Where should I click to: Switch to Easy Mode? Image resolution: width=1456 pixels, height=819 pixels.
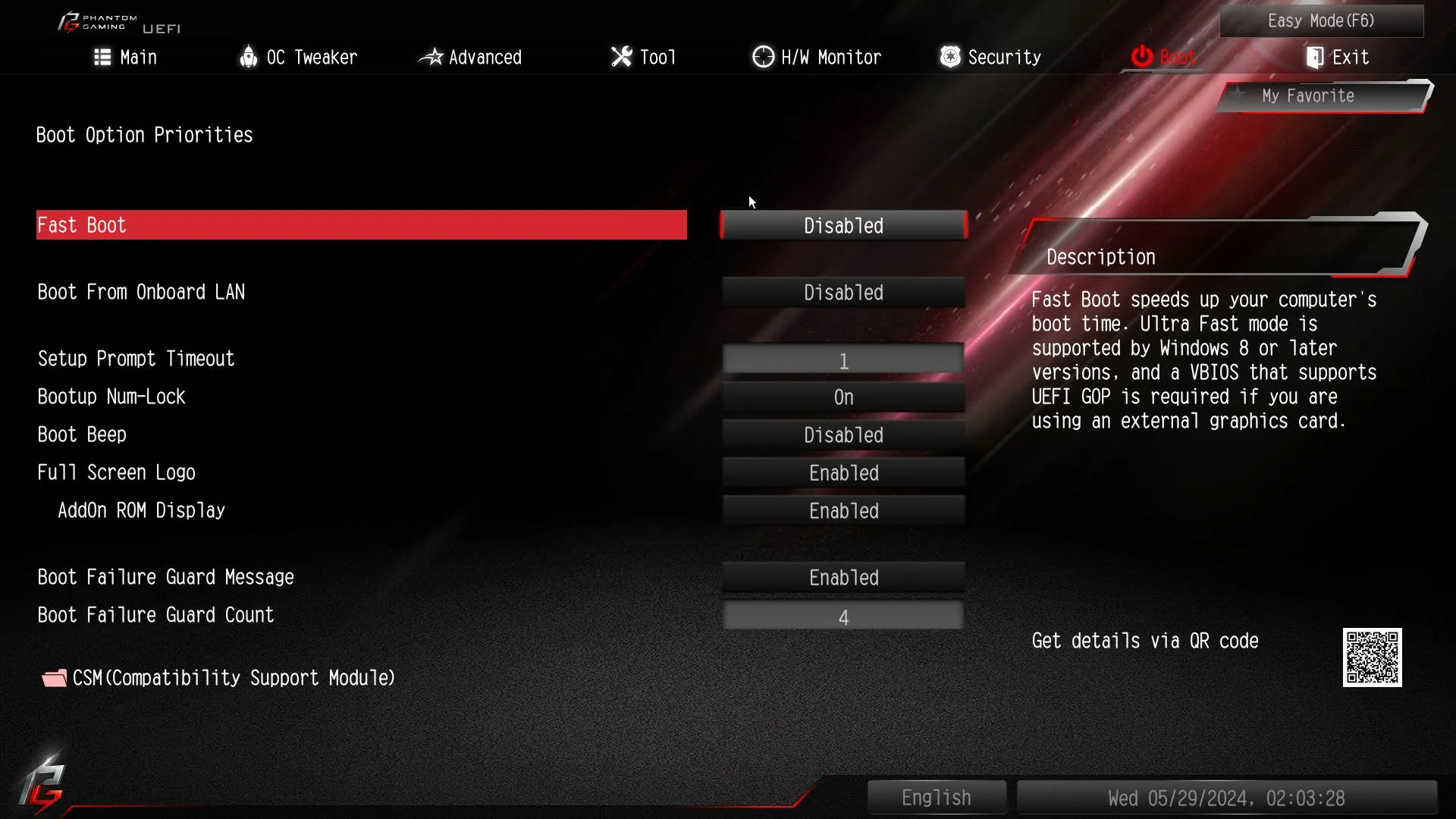point(1321,20)
